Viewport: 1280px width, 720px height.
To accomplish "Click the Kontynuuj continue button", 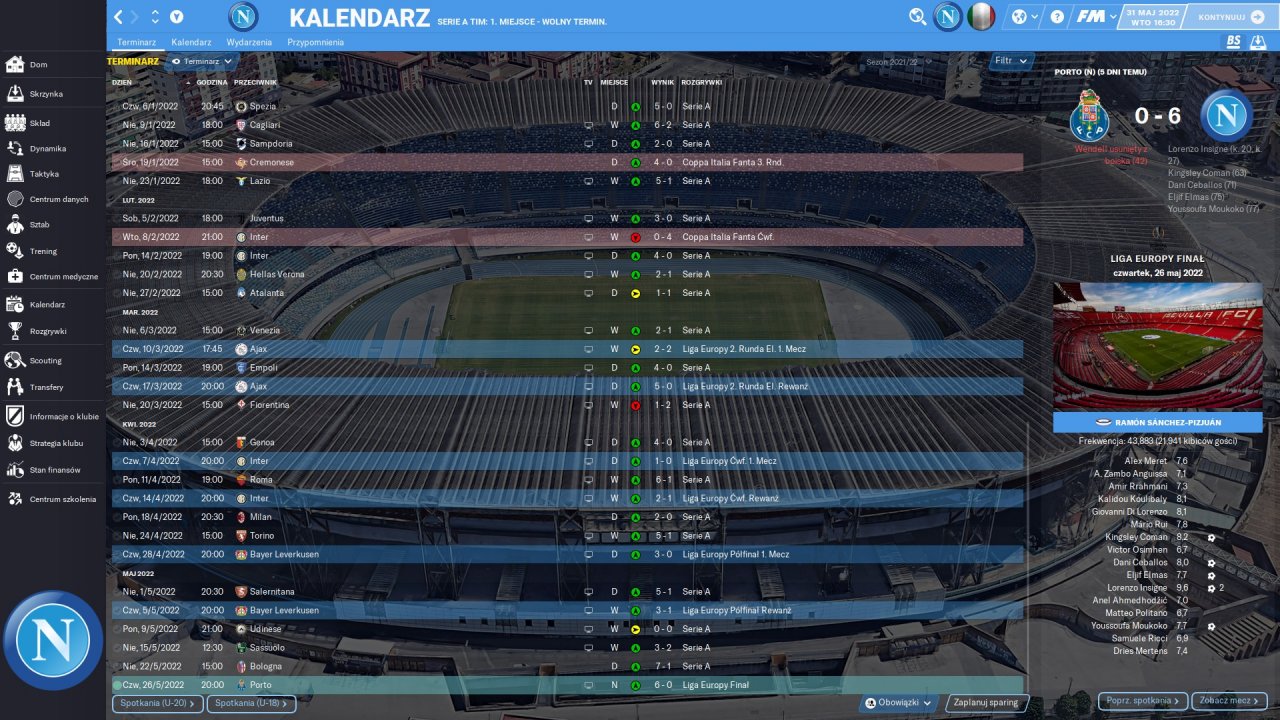I will pos(1230,17).
